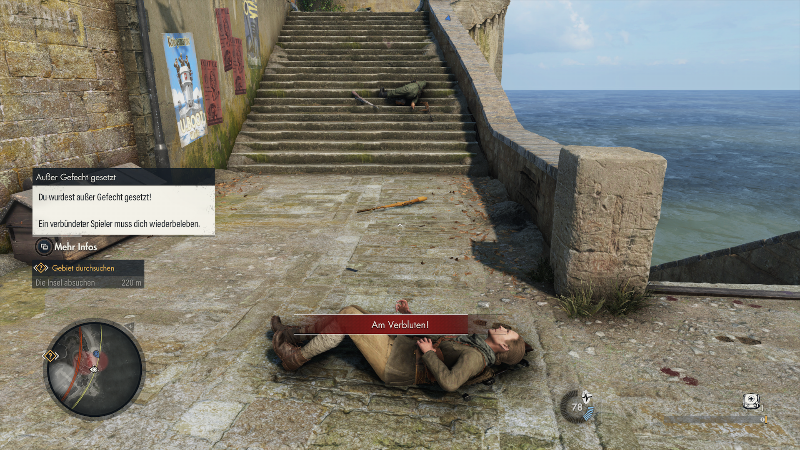Click the 'Mehr Infos' button
The width and height of the screenshot is (800, 450).
point(74,246)
